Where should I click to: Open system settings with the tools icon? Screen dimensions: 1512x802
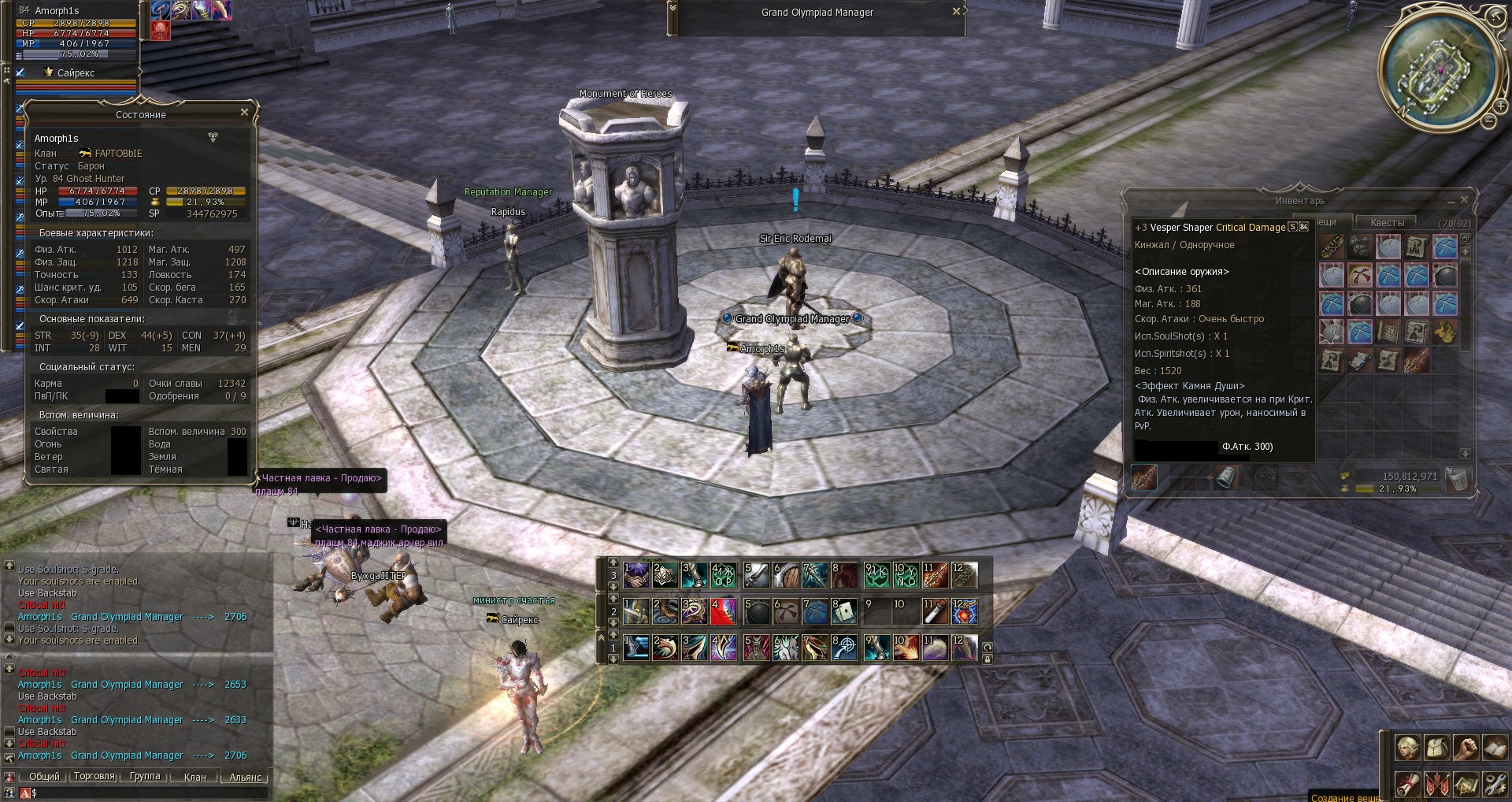pyautogui.click(x=1494, y=784)
